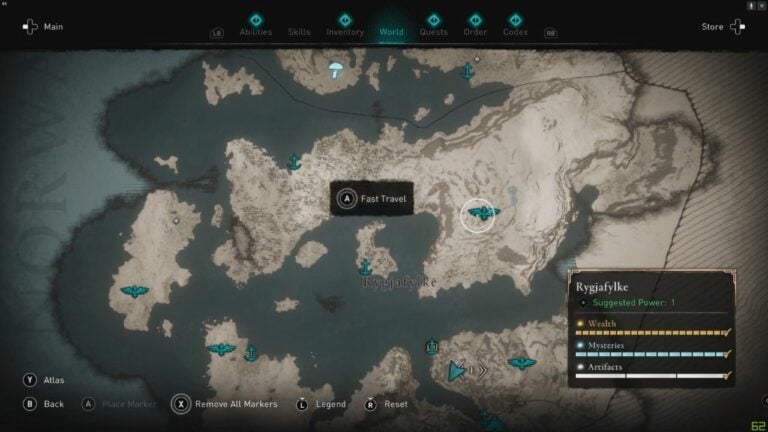
Task: Select the anchor marker above the Rygjafylke label
Action: pos(365,267)
